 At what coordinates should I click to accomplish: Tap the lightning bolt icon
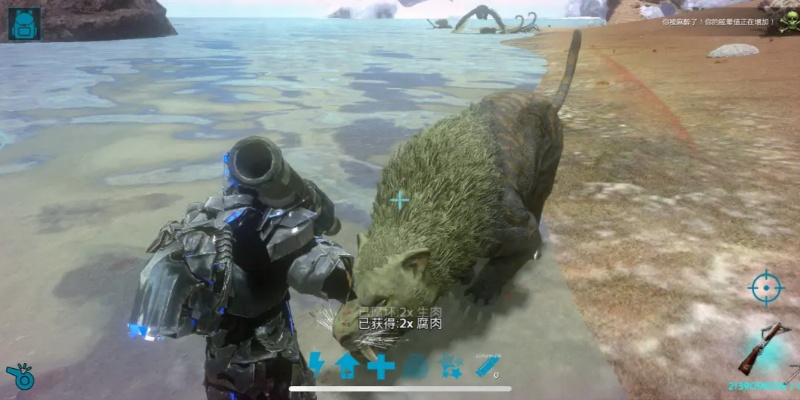pos(316,365)
